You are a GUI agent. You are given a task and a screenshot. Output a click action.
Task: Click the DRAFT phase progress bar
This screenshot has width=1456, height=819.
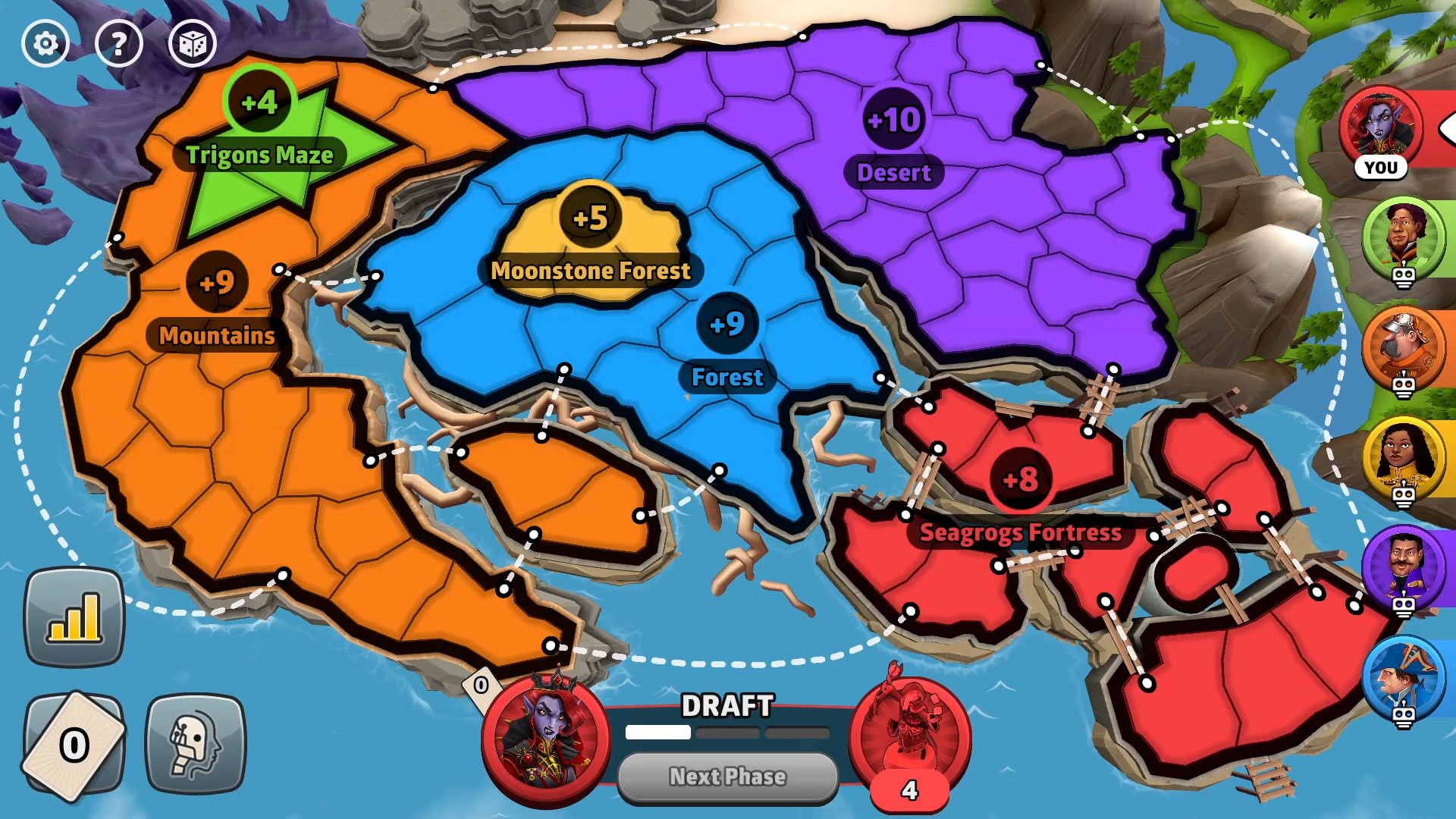(726, 733)
